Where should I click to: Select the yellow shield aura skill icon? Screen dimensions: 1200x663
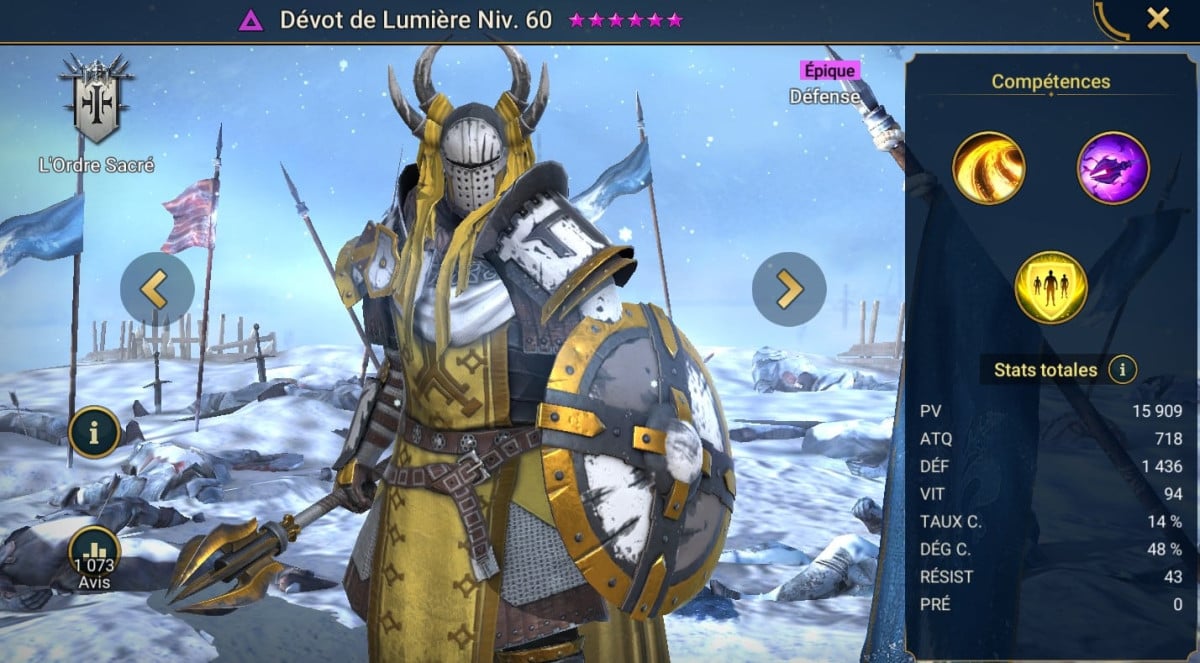click(1051, 288)
